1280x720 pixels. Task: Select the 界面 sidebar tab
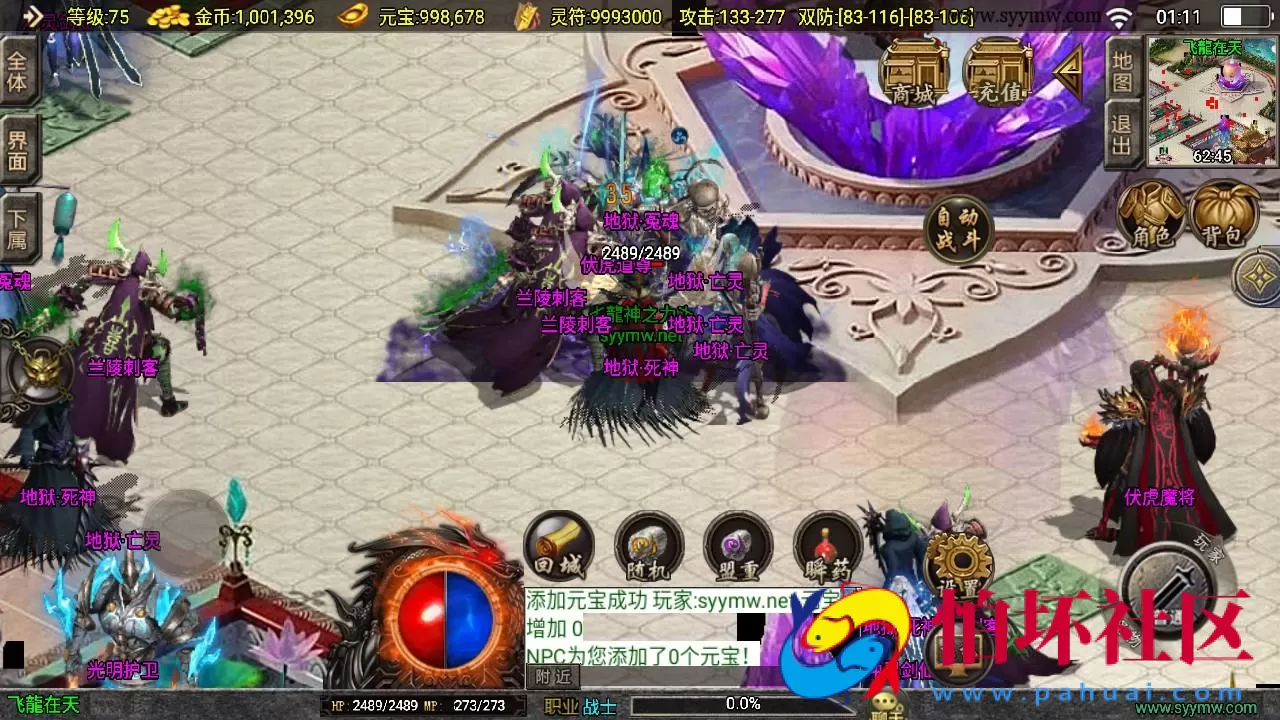coord(18,148)
